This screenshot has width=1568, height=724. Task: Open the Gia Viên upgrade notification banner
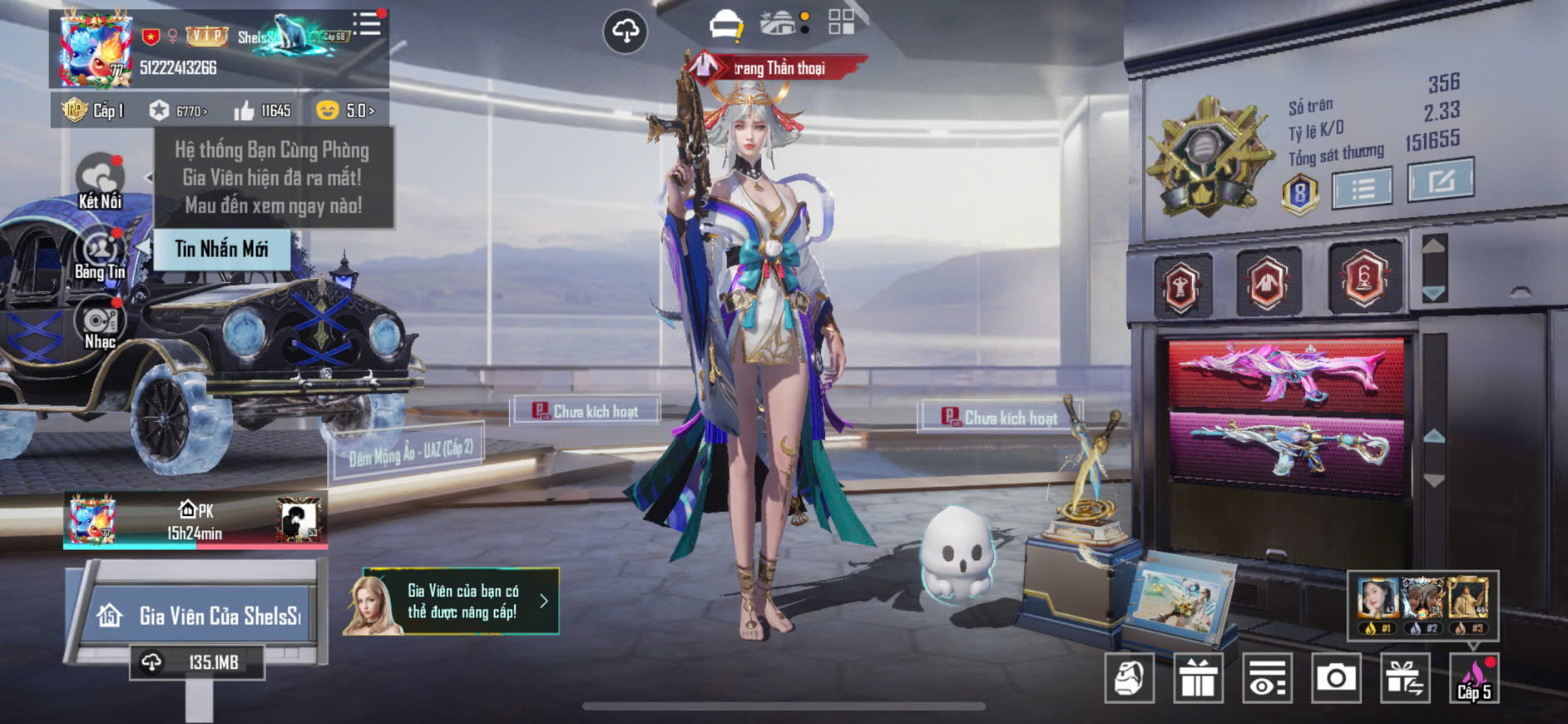pos(451,602)
